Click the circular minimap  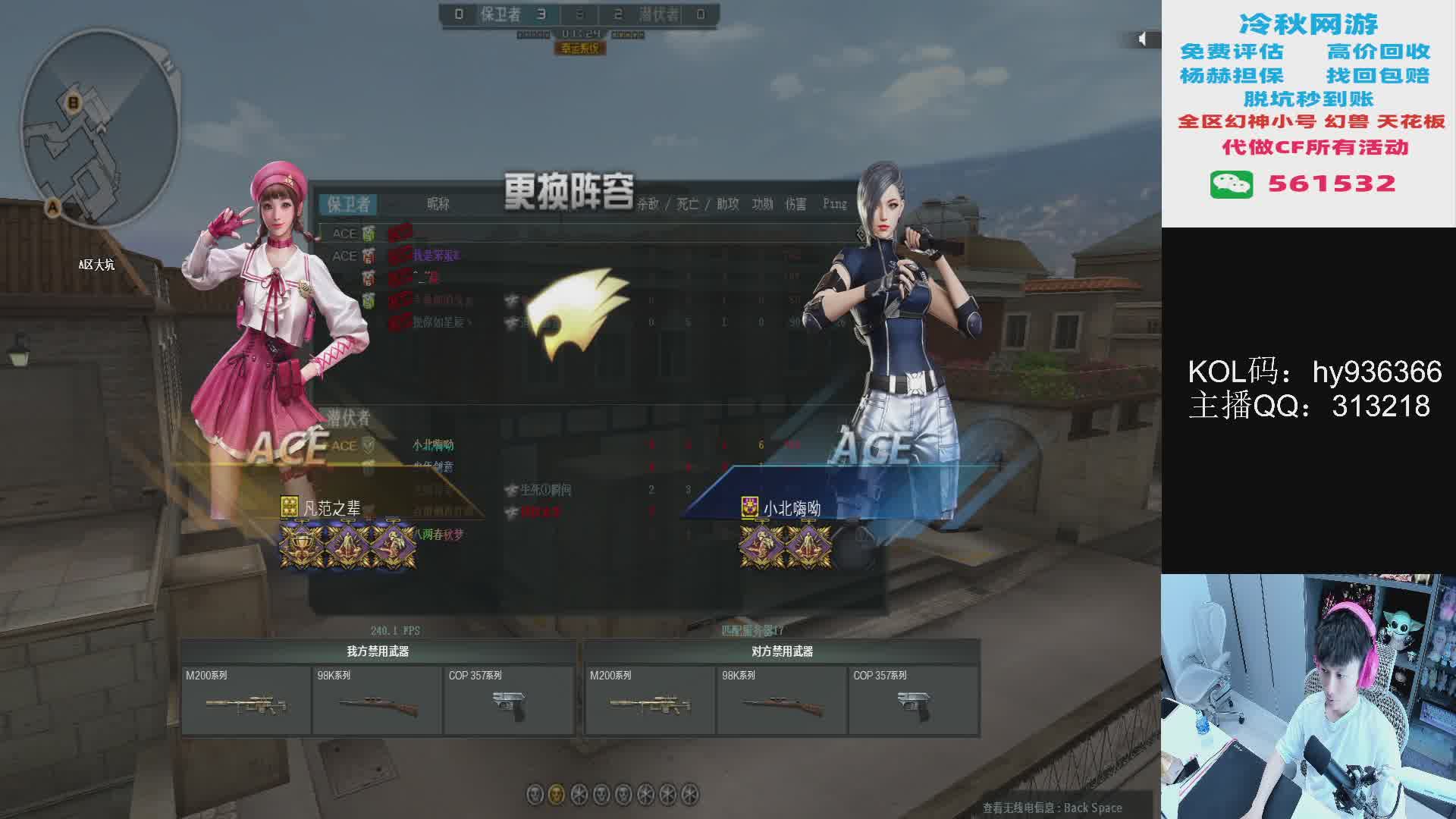[100, 129]
